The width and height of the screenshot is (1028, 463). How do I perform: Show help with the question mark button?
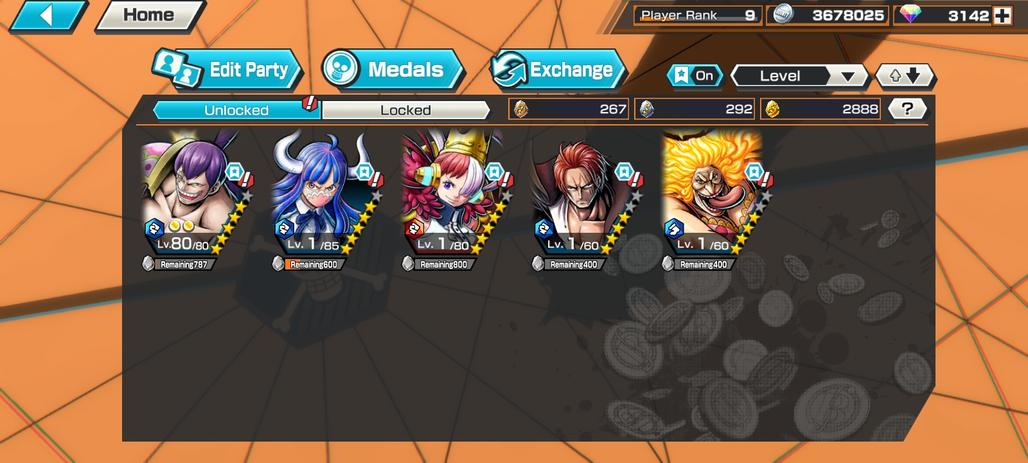[907, 109]
